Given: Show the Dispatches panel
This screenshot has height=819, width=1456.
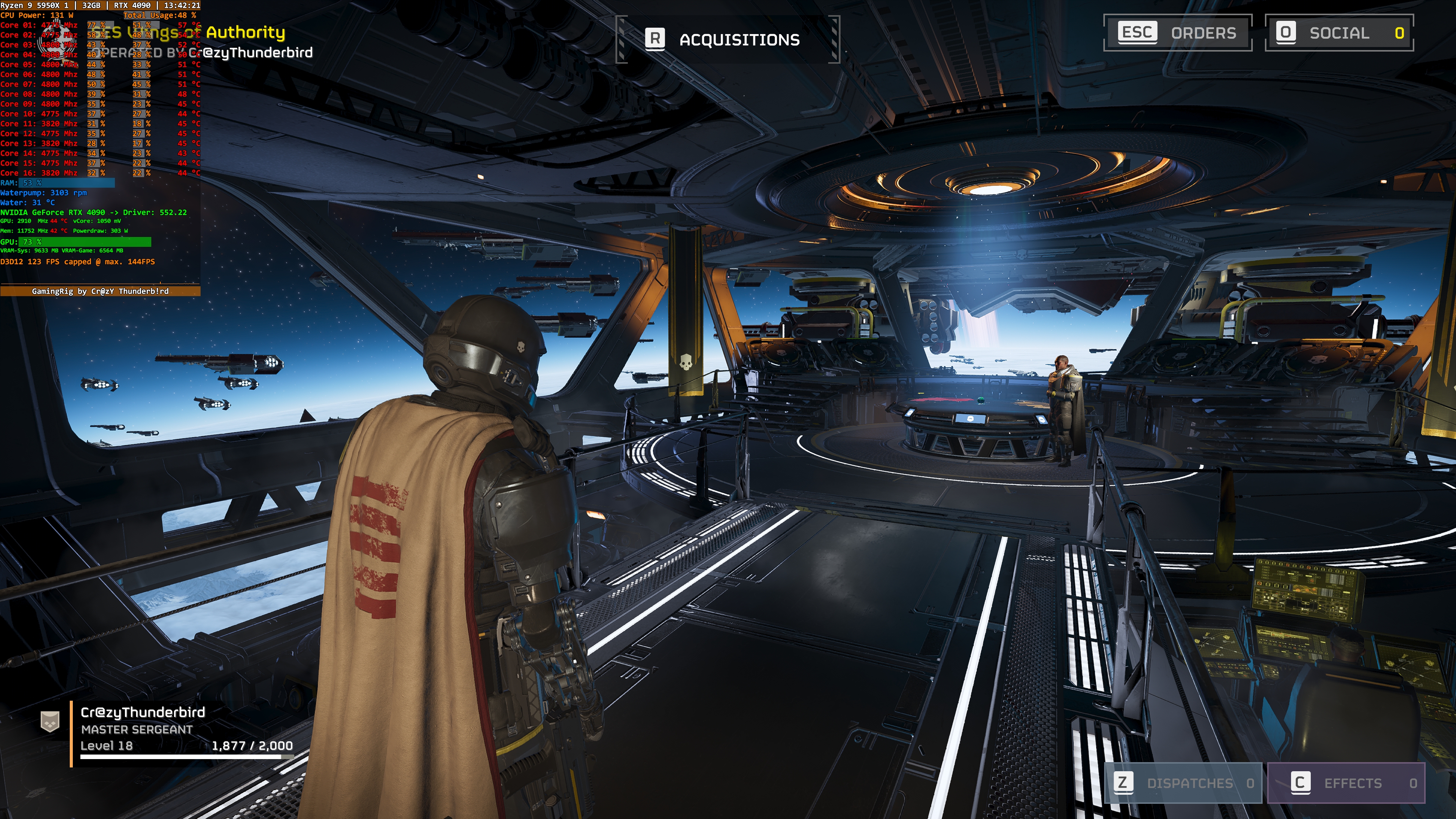Looking at the screenshot, I should pos(1183,783).
